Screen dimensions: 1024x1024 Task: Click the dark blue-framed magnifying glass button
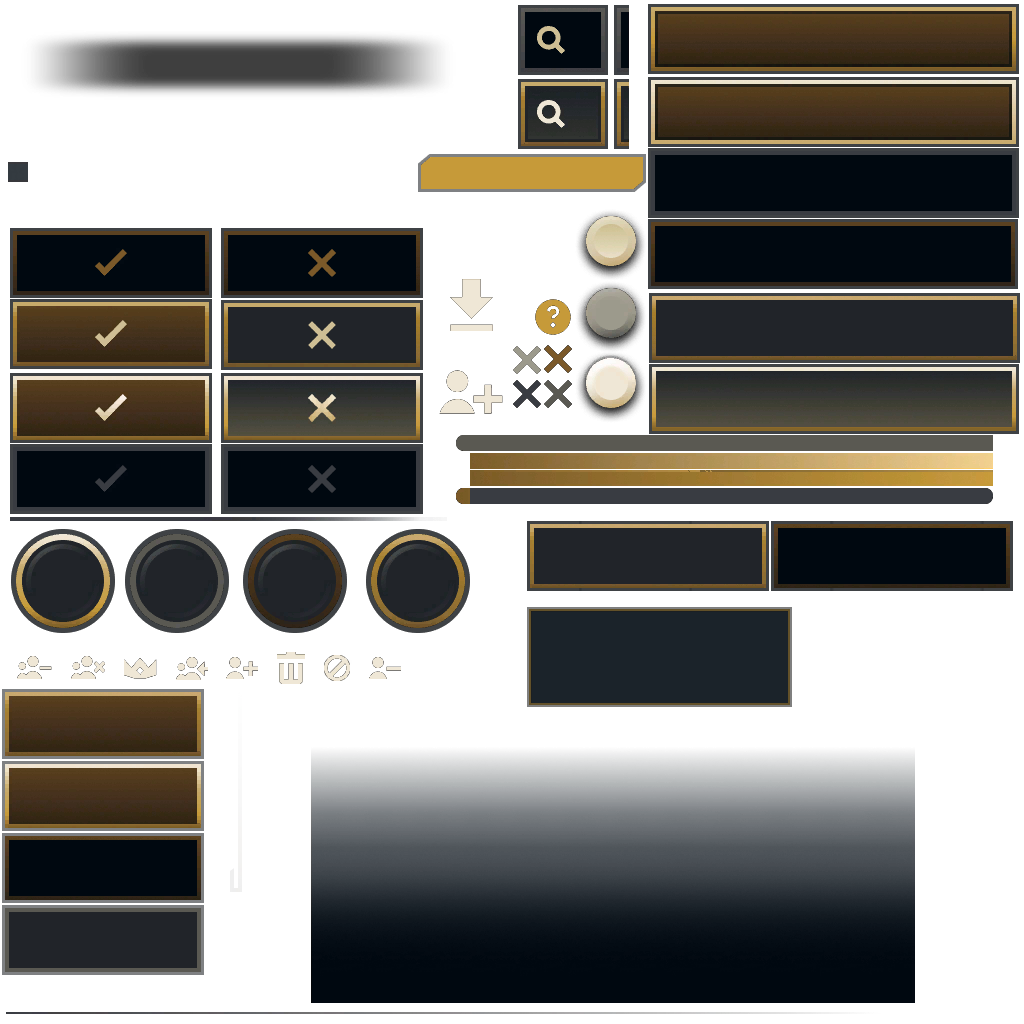[562, 40]
